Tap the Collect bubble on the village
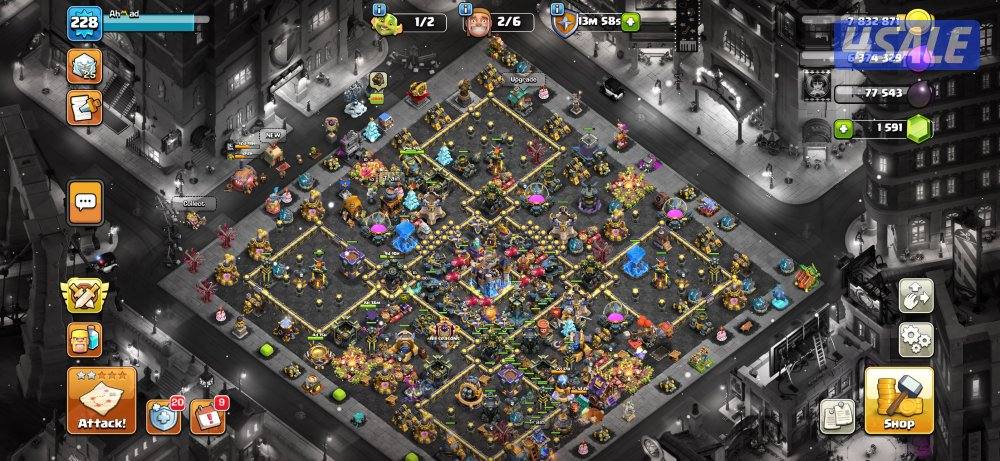The height and width of the screenshot is (461, 1000). (x=191, y=202)
